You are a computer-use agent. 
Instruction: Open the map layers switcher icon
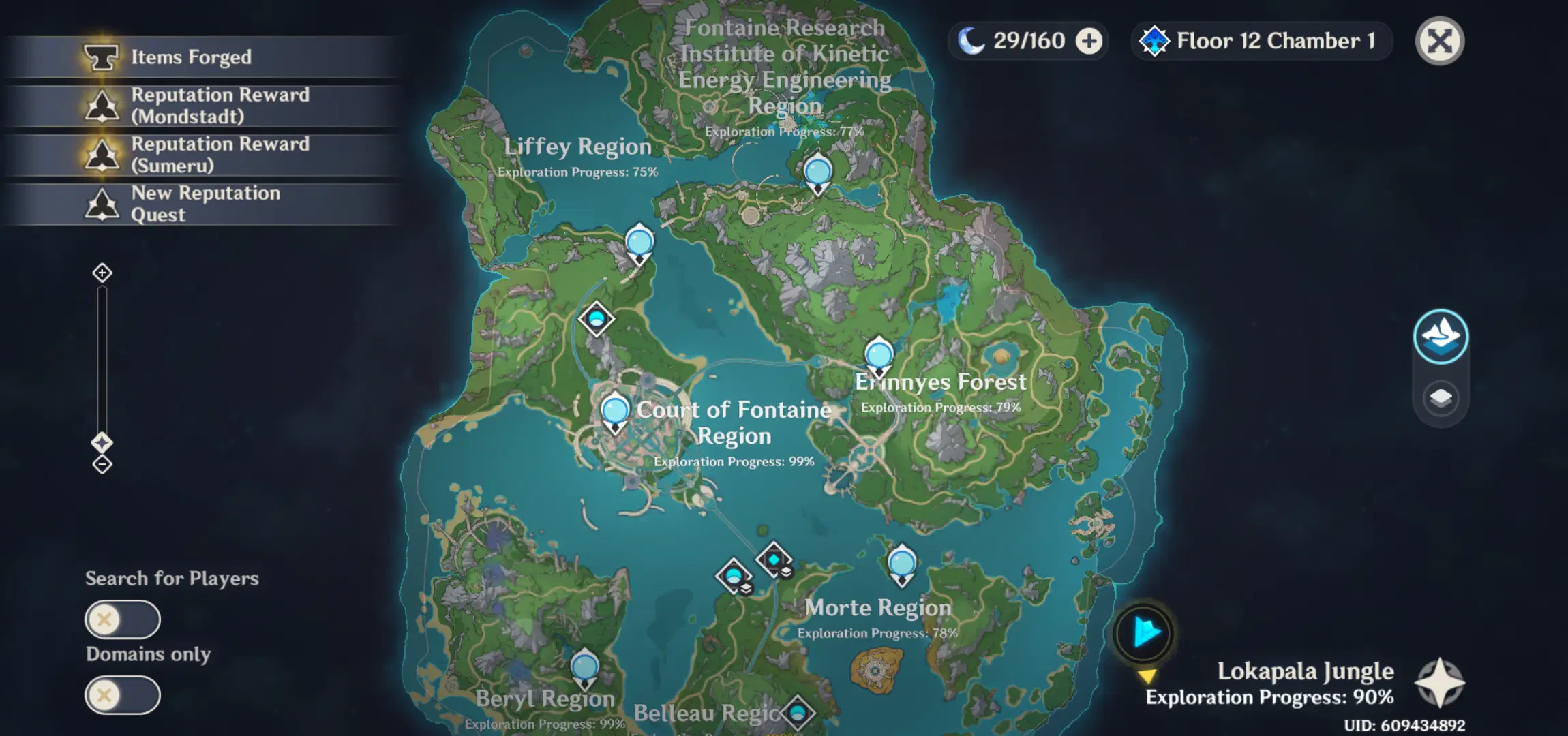click(x=1440, y=397)
